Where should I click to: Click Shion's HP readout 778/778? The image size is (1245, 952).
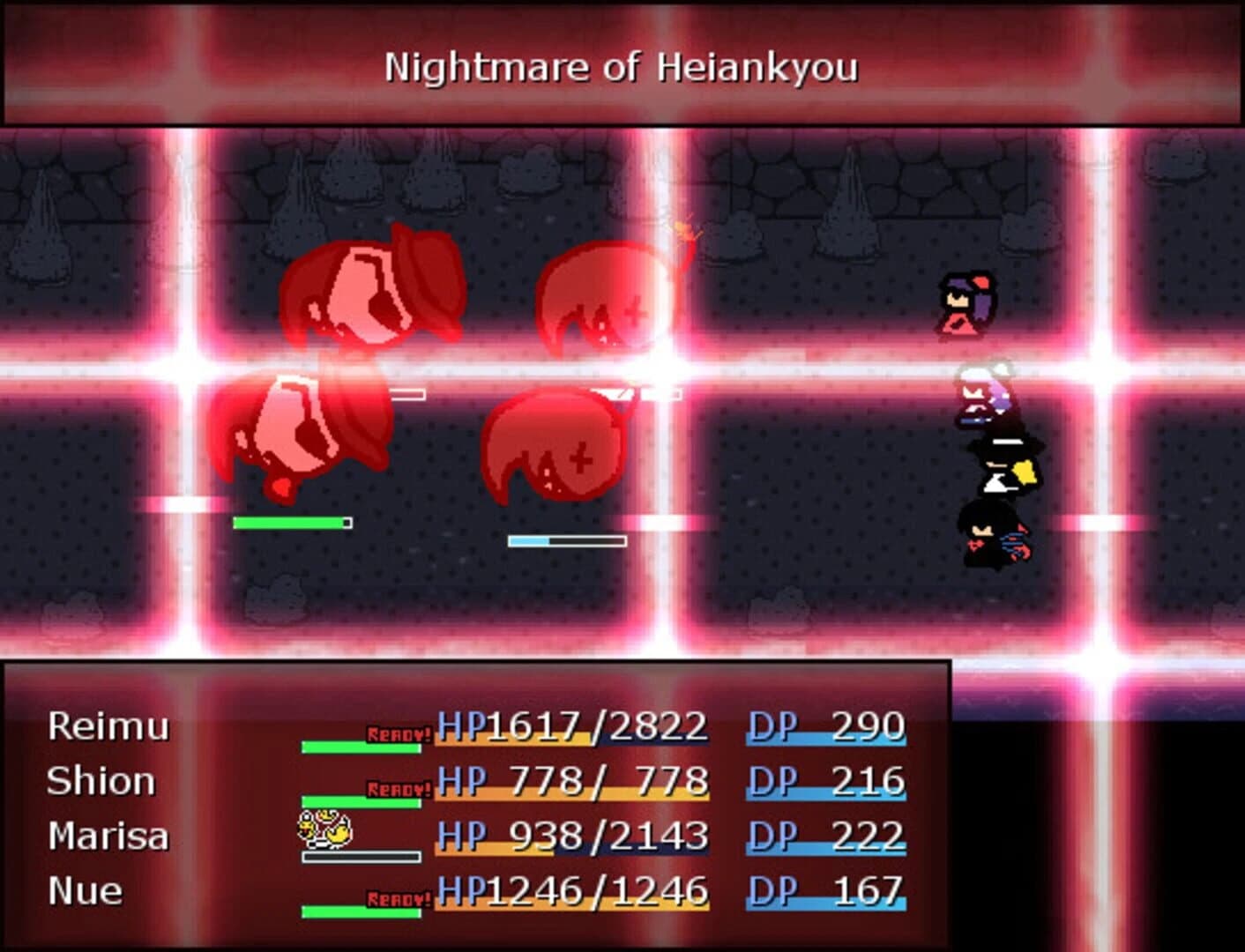click(573, 780)
